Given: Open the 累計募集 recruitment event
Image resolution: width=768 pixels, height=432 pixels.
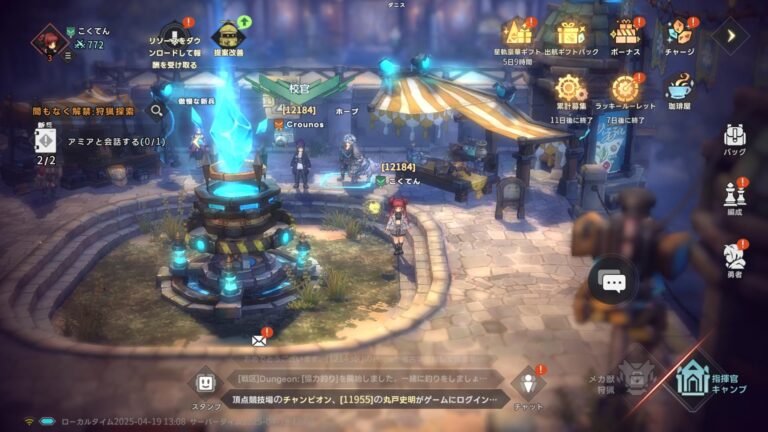Looking at the screenshot, I should 573,88.
